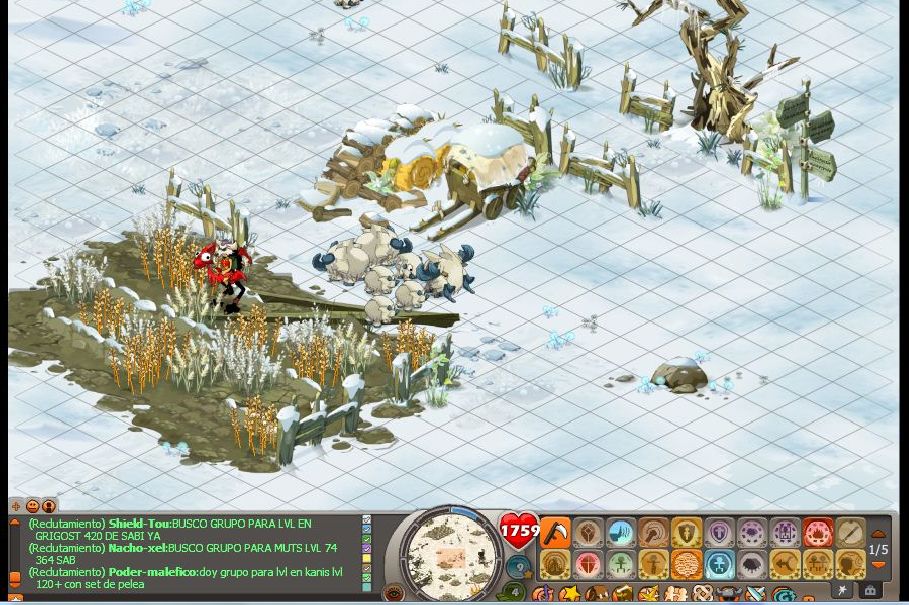The width and height of the screenshot is (909, 605).
Task: Select the red crosshair shield spell
Action: tap(587, 565)
